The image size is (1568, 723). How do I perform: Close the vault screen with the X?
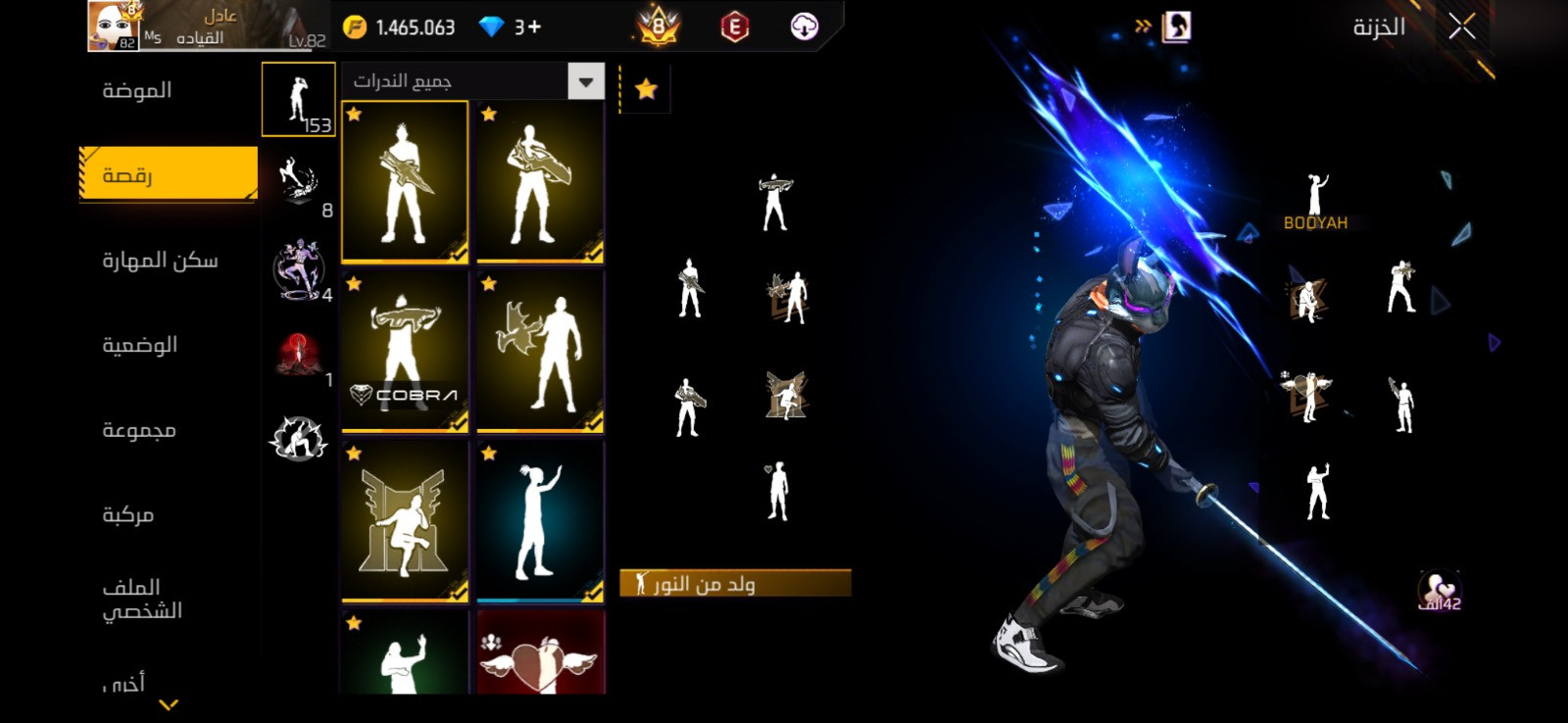[x=1461, y=27]
